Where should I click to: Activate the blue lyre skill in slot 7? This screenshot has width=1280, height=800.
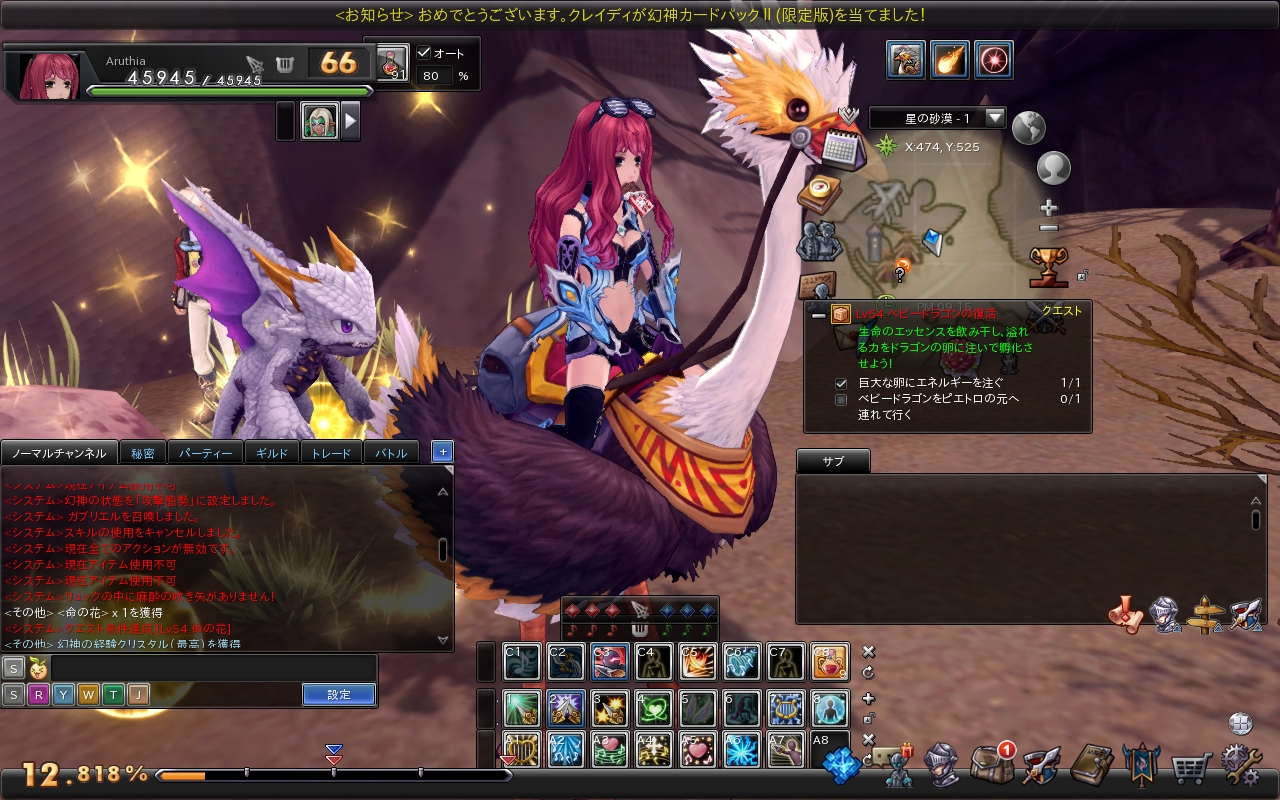786,708
